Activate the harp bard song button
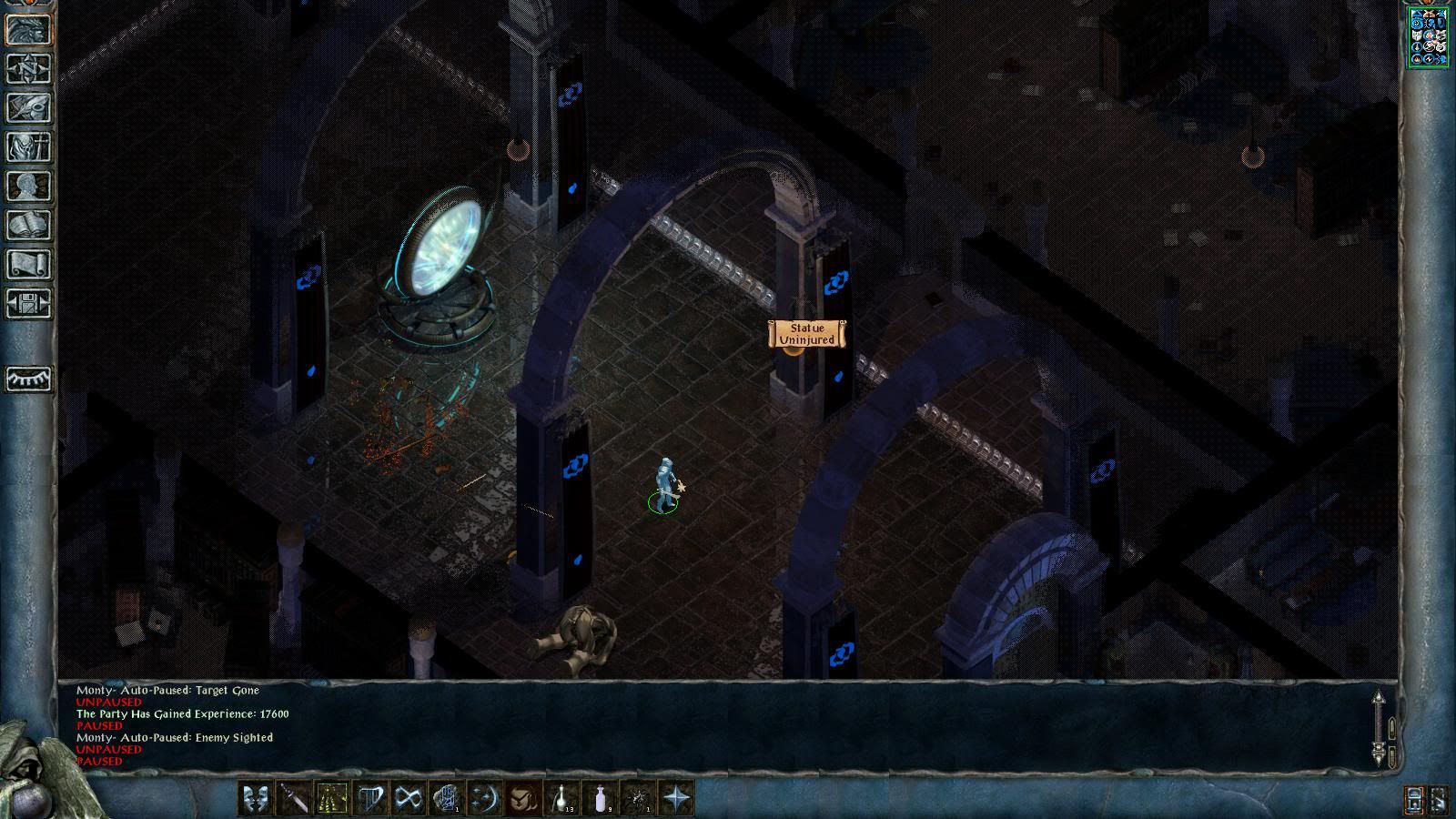Image resolution: width=1456 pixels, height=819 pixels. [370, 798]
